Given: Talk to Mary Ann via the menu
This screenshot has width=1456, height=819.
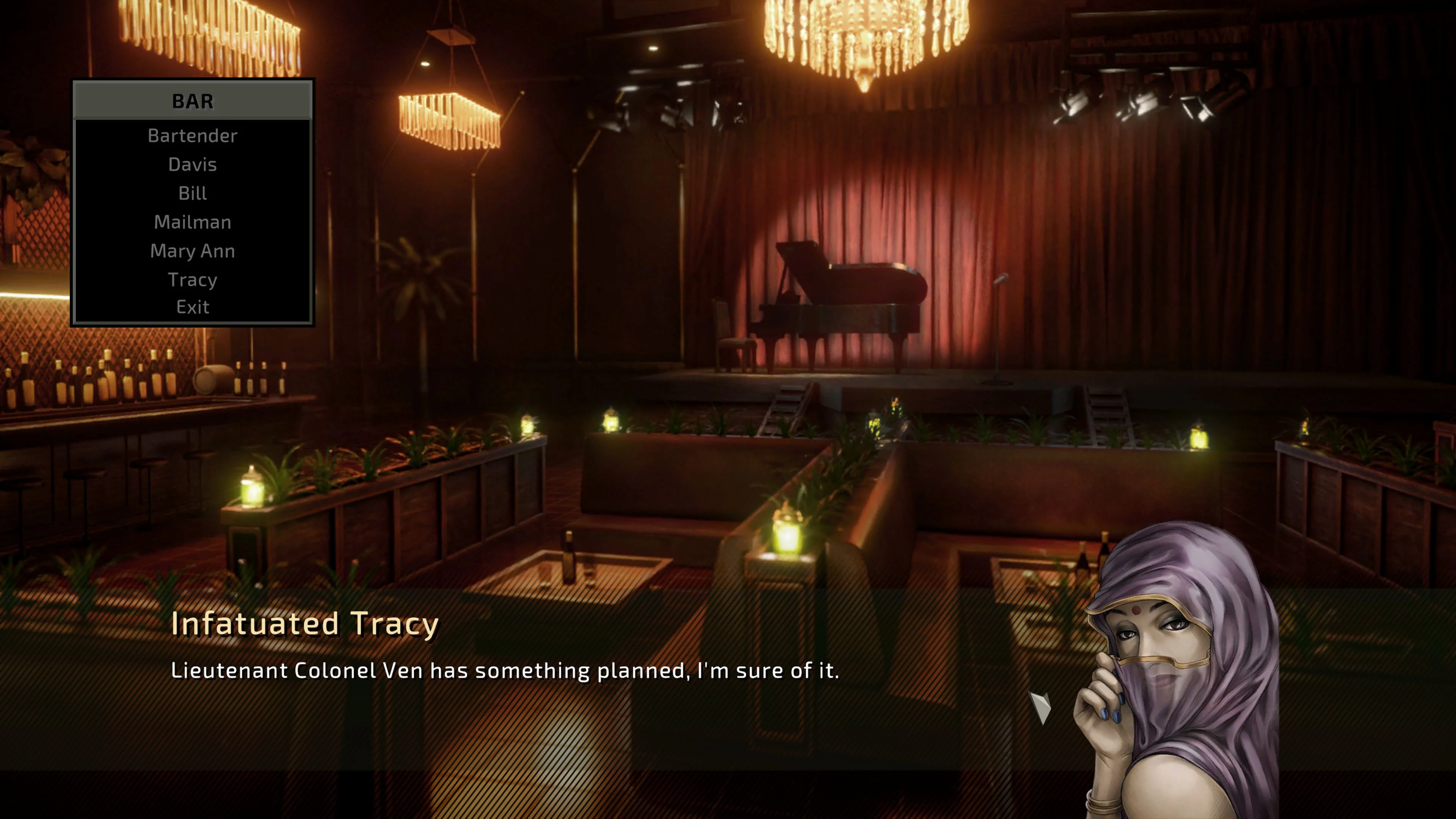Looking at the screenshot, I should (x=192, y=251).
